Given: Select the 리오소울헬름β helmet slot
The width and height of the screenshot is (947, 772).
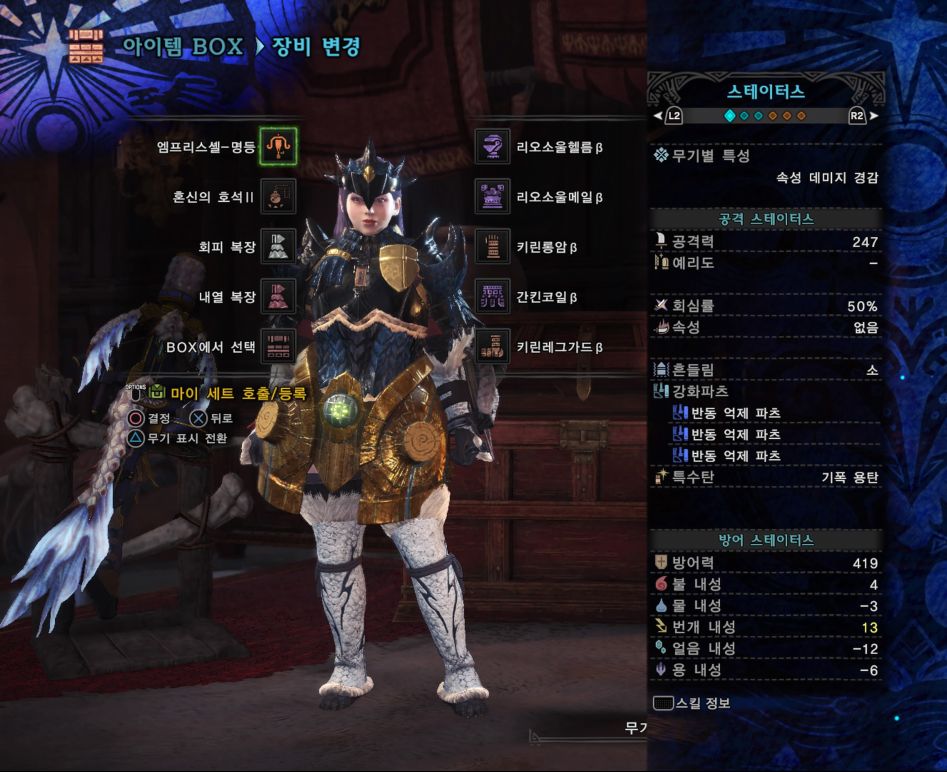Looking at the screenshot, I should coord(492,146).
